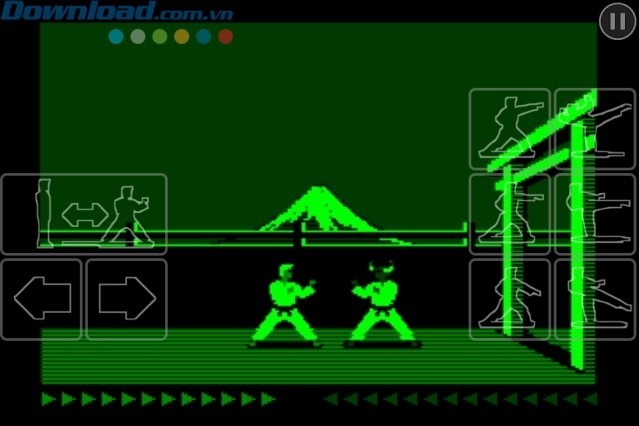Pause the game with the pause button
The height and width of the screenshot is (426, 639).
click(x=615, y=21)
